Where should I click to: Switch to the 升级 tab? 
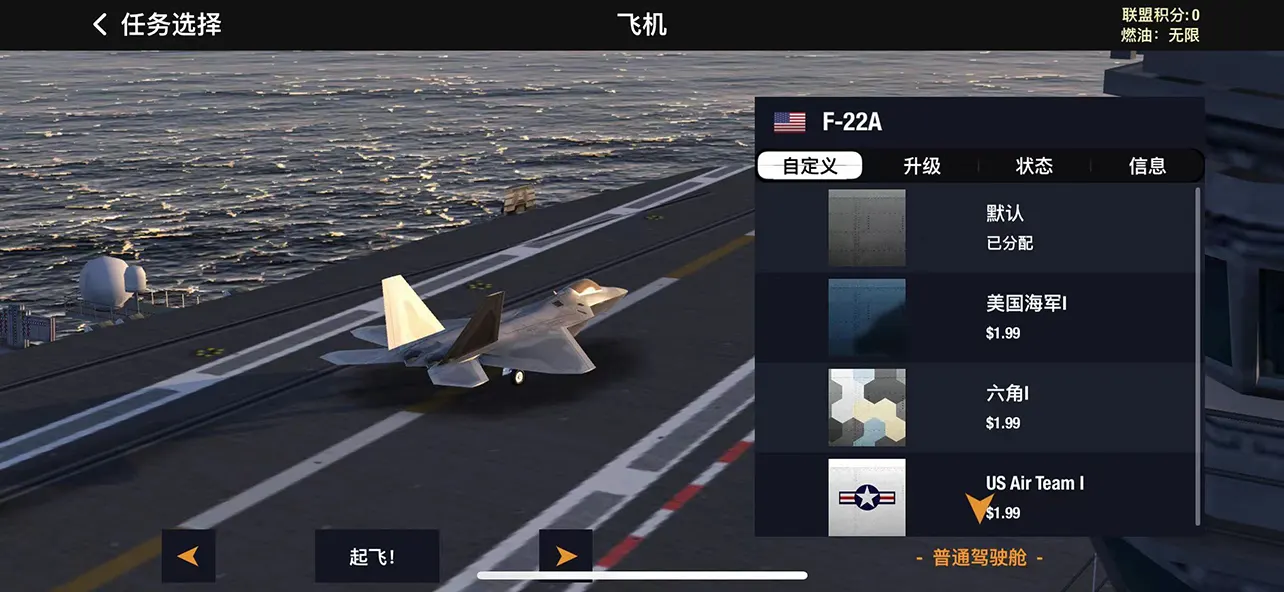(921, 166)
